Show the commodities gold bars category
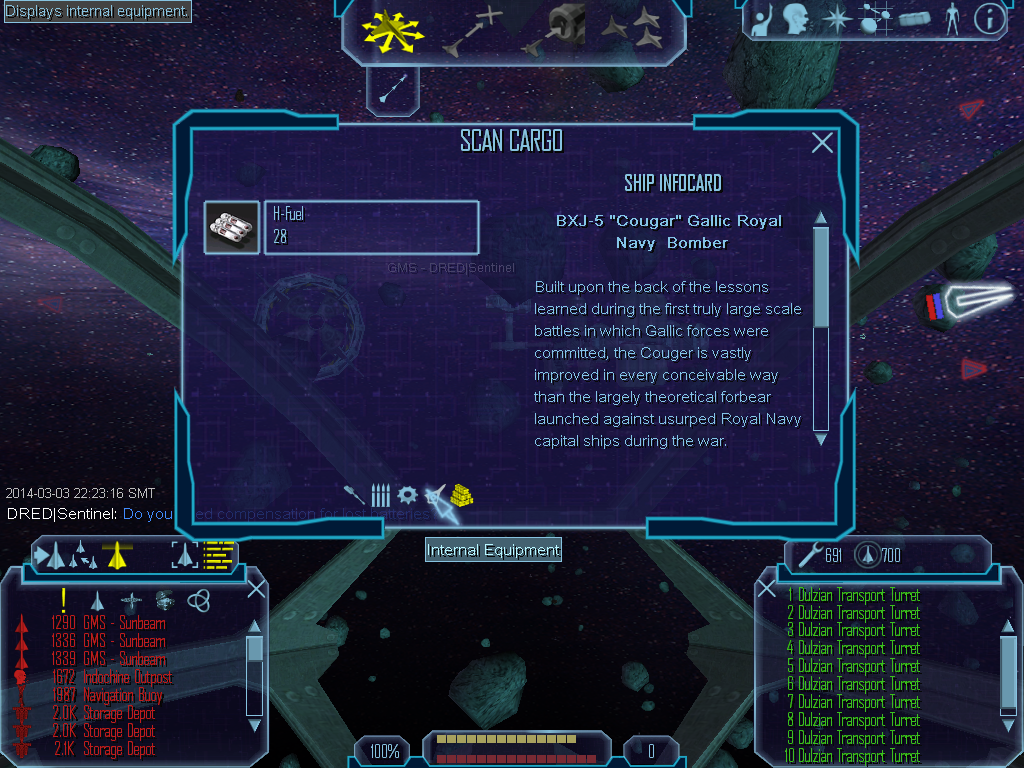Screen dimensions: 1024x768 (461, 494)
